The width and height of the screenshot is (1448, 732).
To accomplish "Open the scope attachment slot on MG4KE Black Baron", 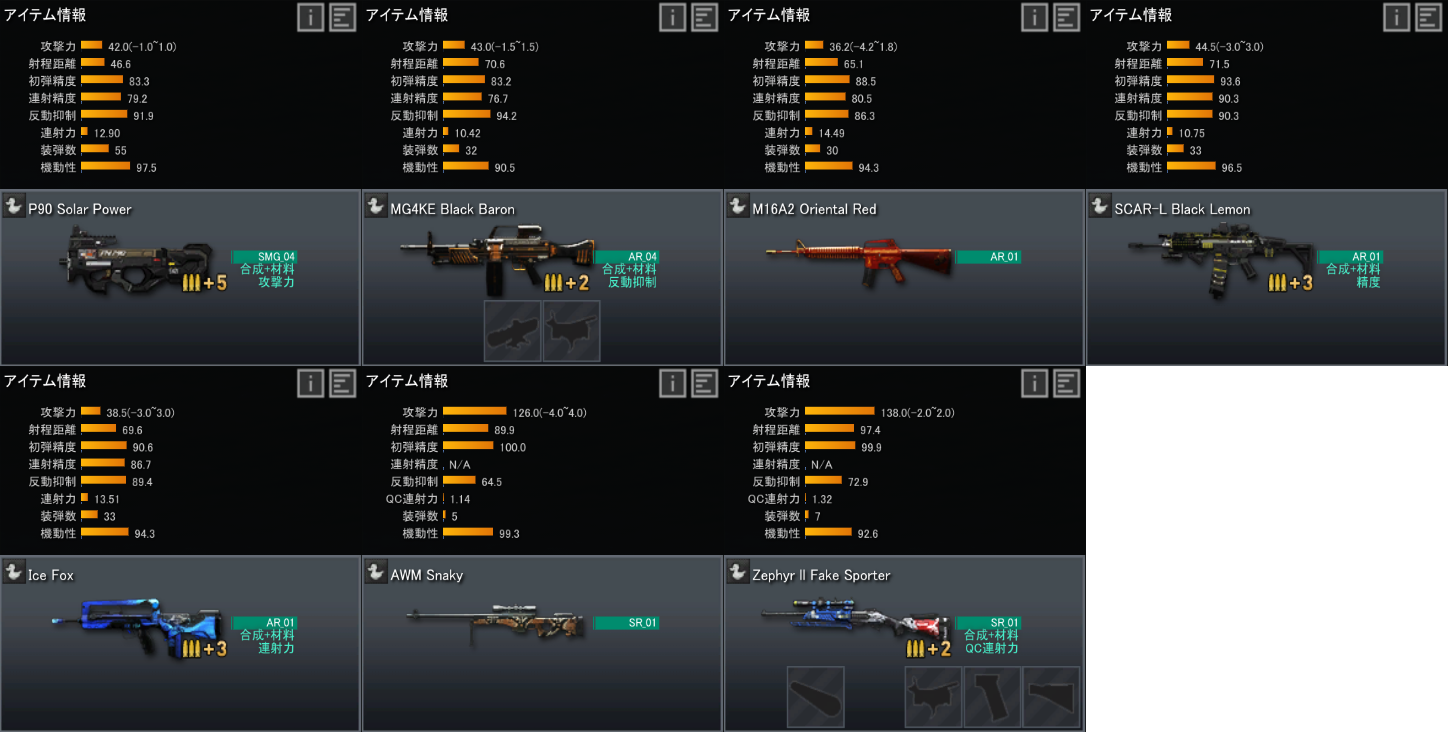I will point(513,331).
